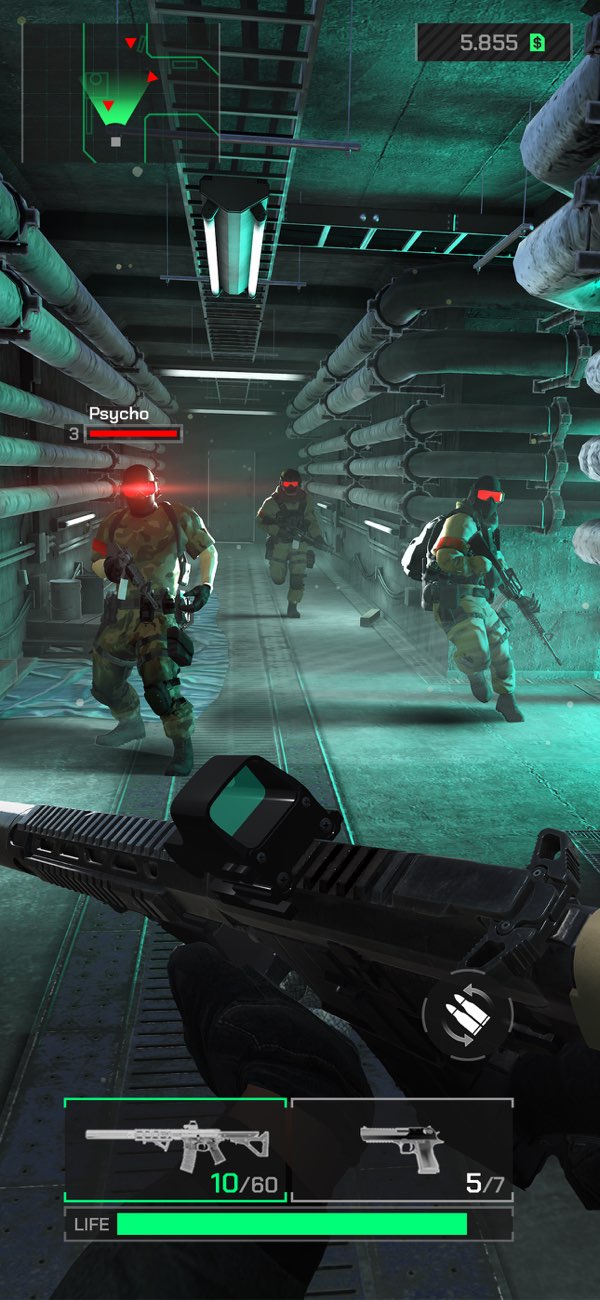Open the cash balance counter
Screen dimensions: 600x1300
point(494,43)
